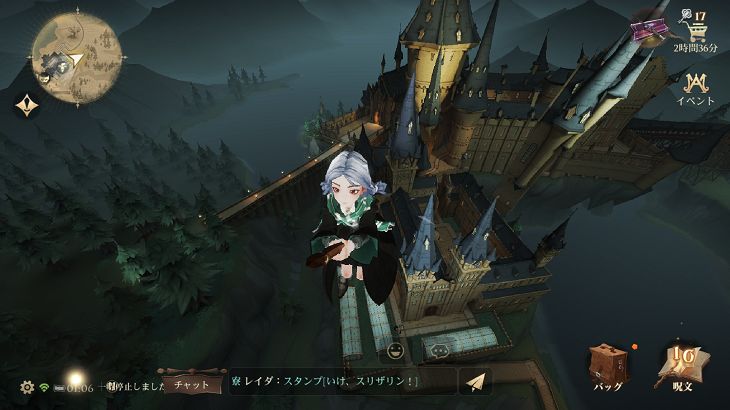Send message with paper plane button

[476, 383]
